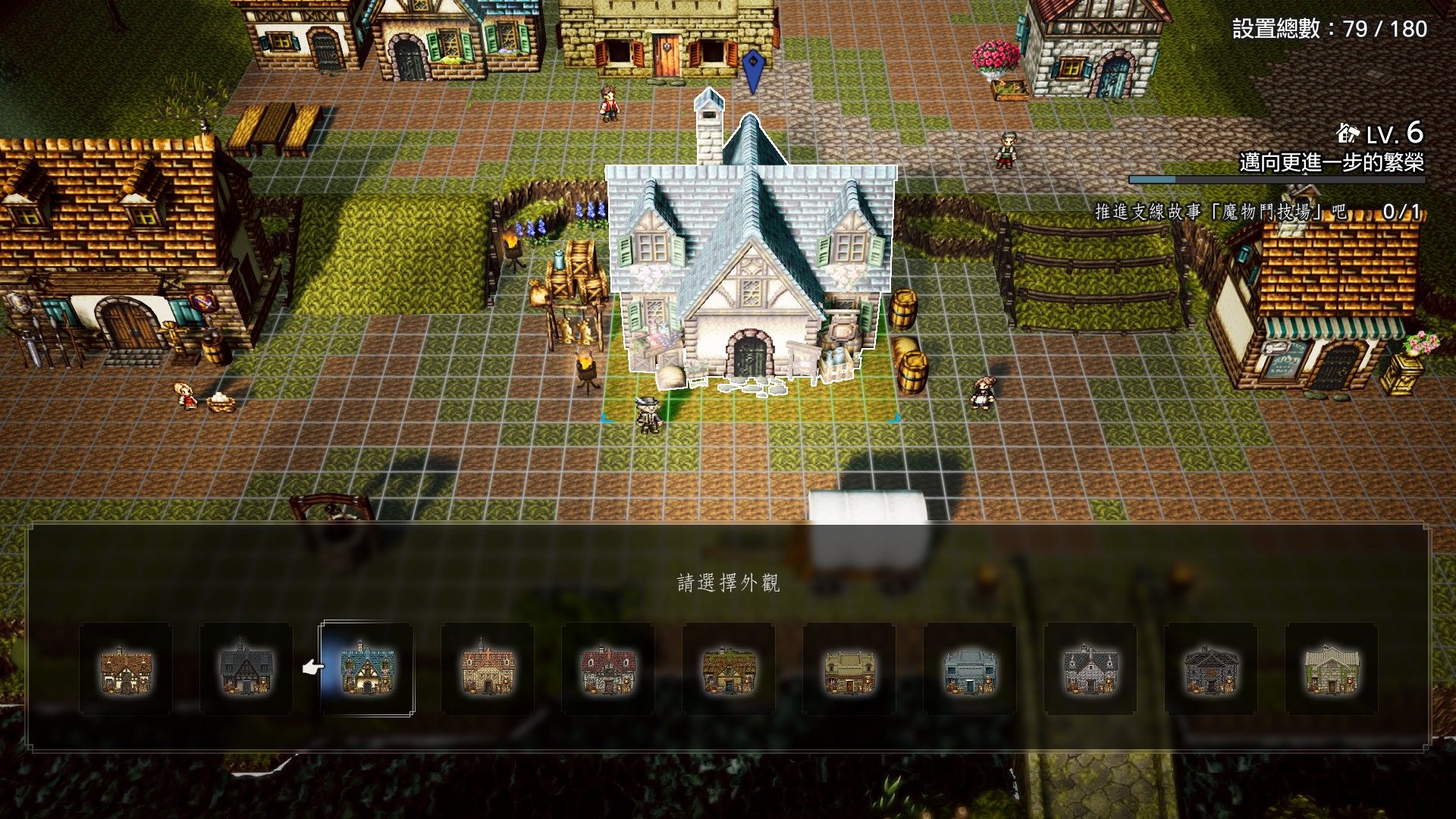Choose the ivy-covered pale stone house

(1332, 669)
